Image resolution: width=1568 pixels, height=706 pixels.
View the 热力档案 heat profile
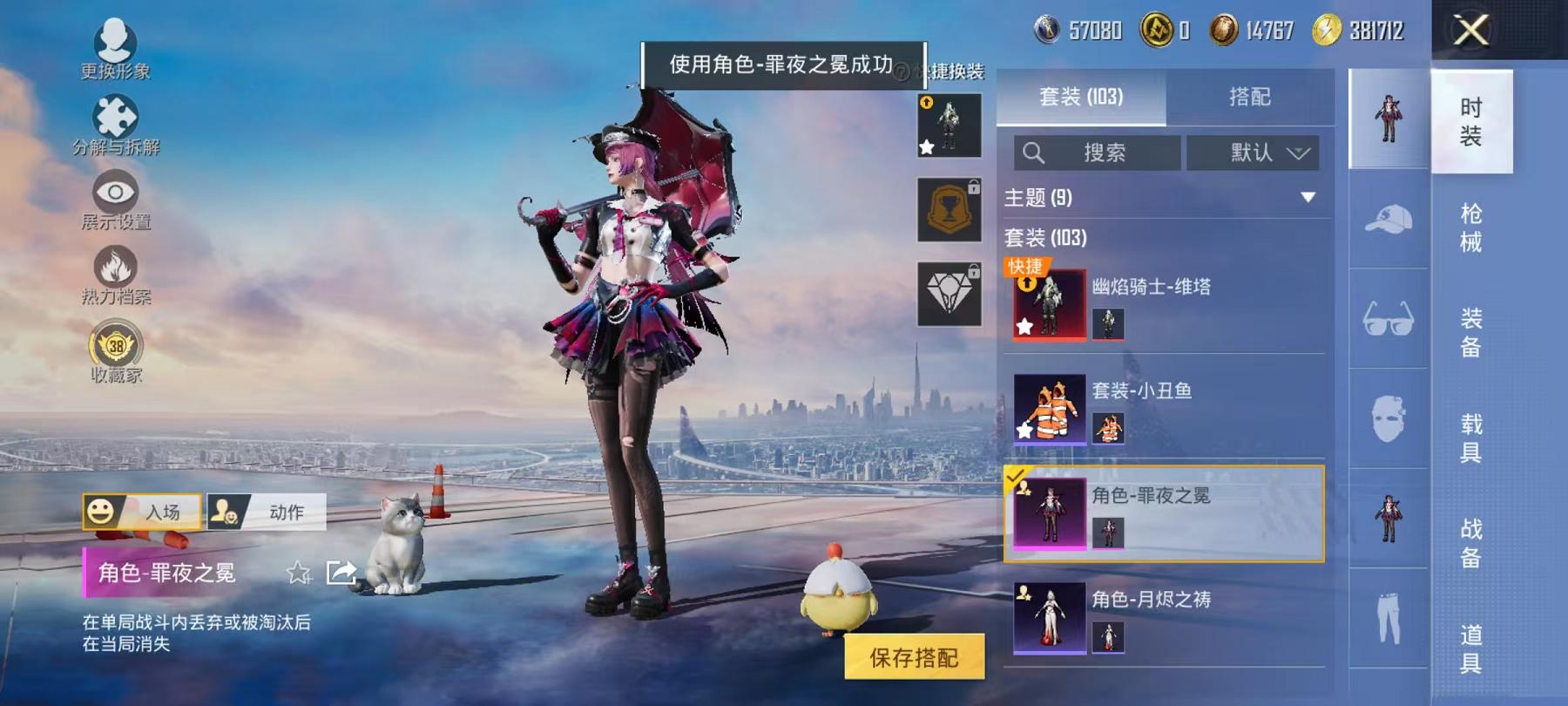point(116,267)
